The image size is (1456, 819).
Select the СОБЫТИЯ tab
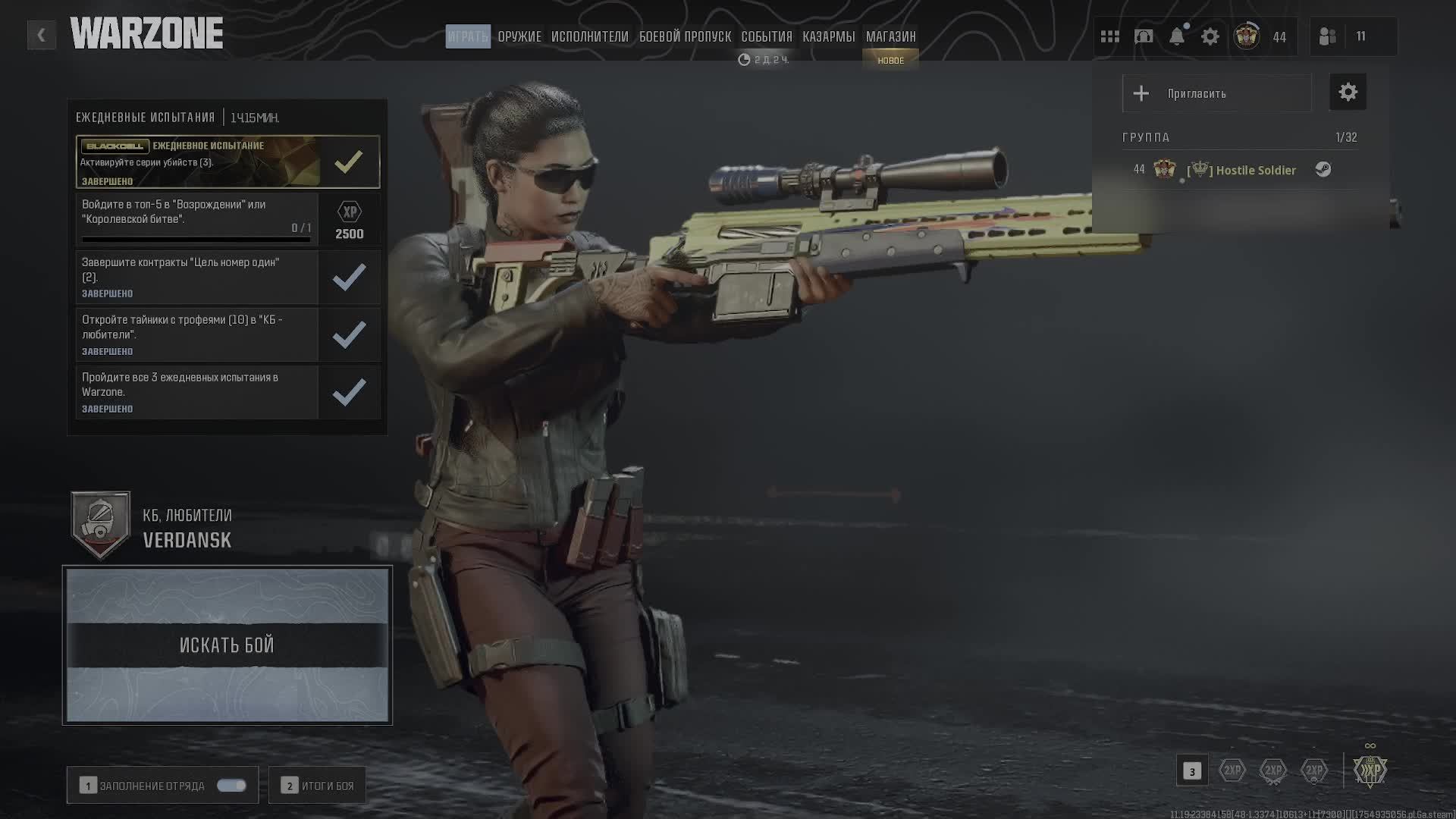coord(766,36)
